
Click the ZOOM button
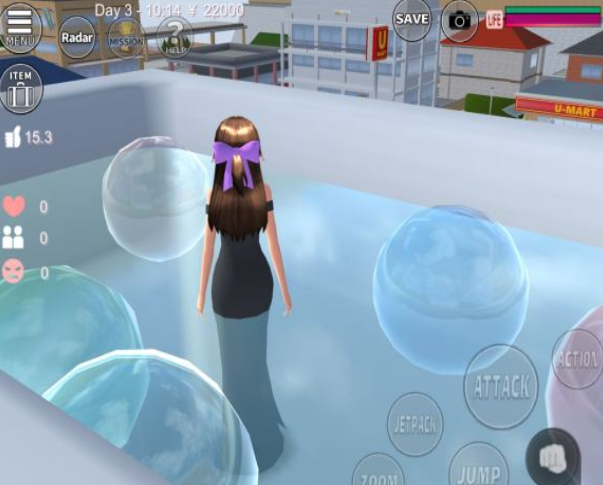(x=378, y=472)
